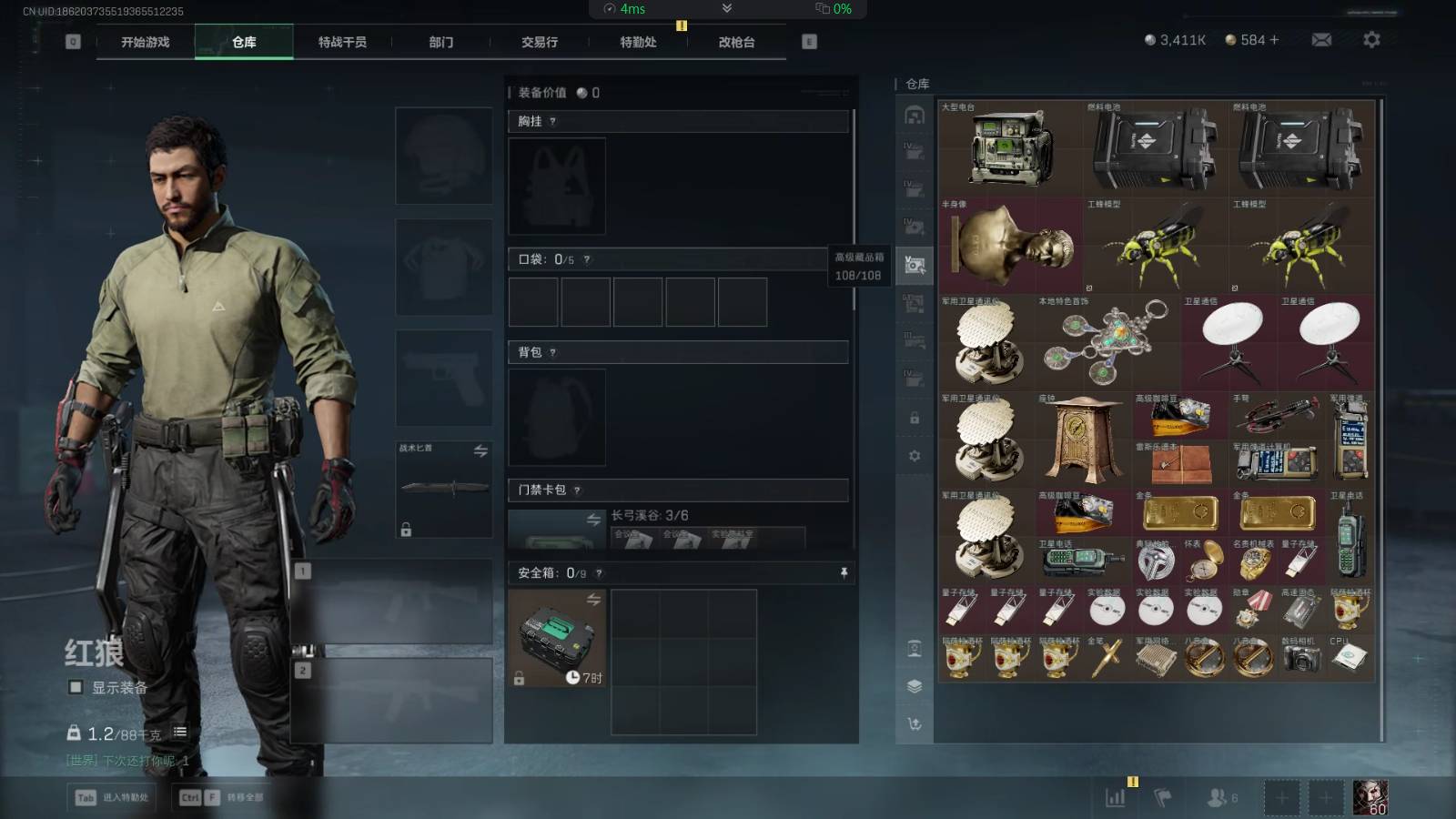This screenshot has width=1456, height=819.
Task: Open the player avatar showing level 60
Action: click(1370, 798)
